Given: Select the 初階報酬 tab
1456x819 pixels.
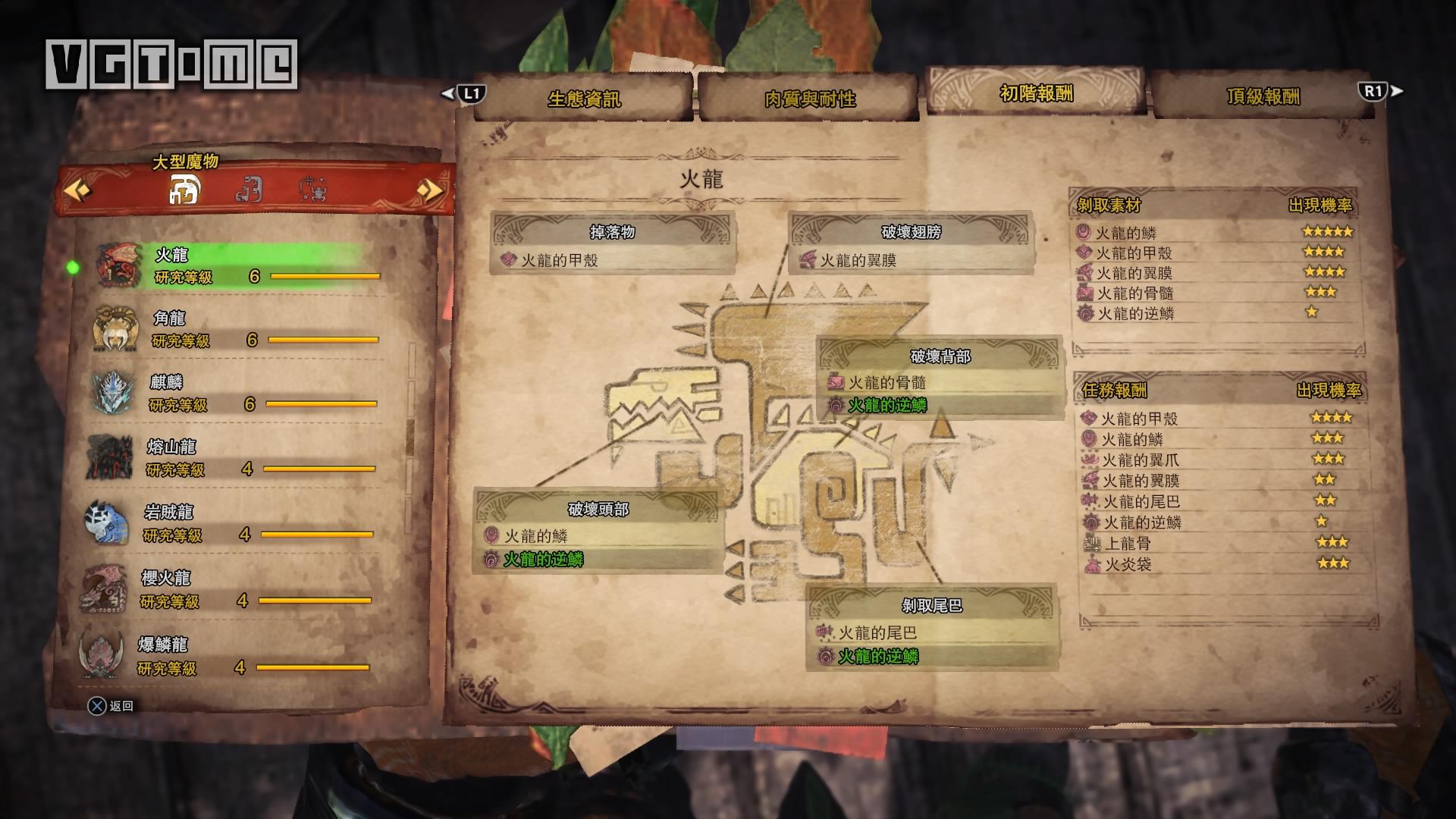Looking at the screenshot, I should [1036, 93].
